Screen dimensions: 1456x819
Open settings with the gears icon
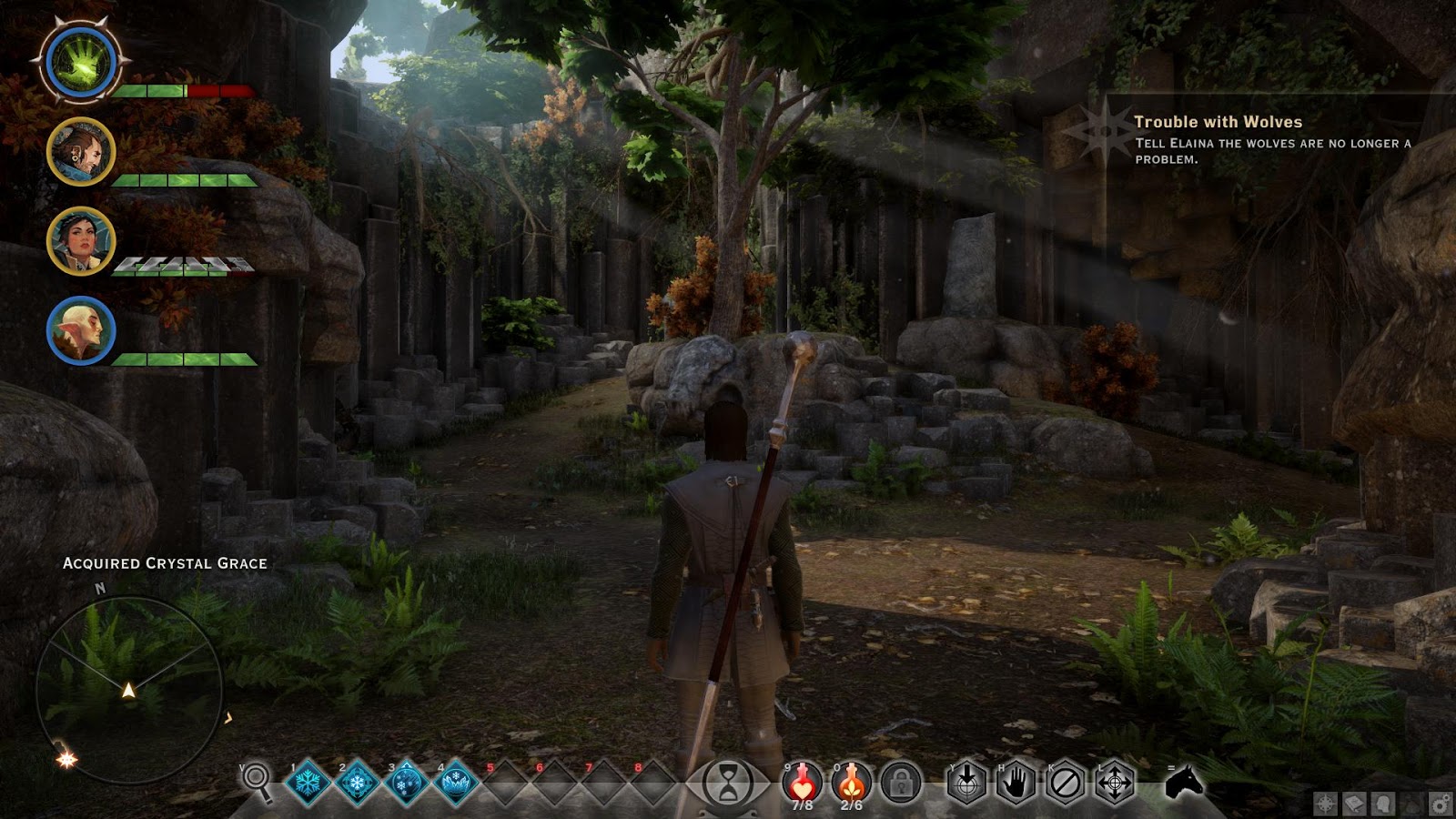point(1440,804)
